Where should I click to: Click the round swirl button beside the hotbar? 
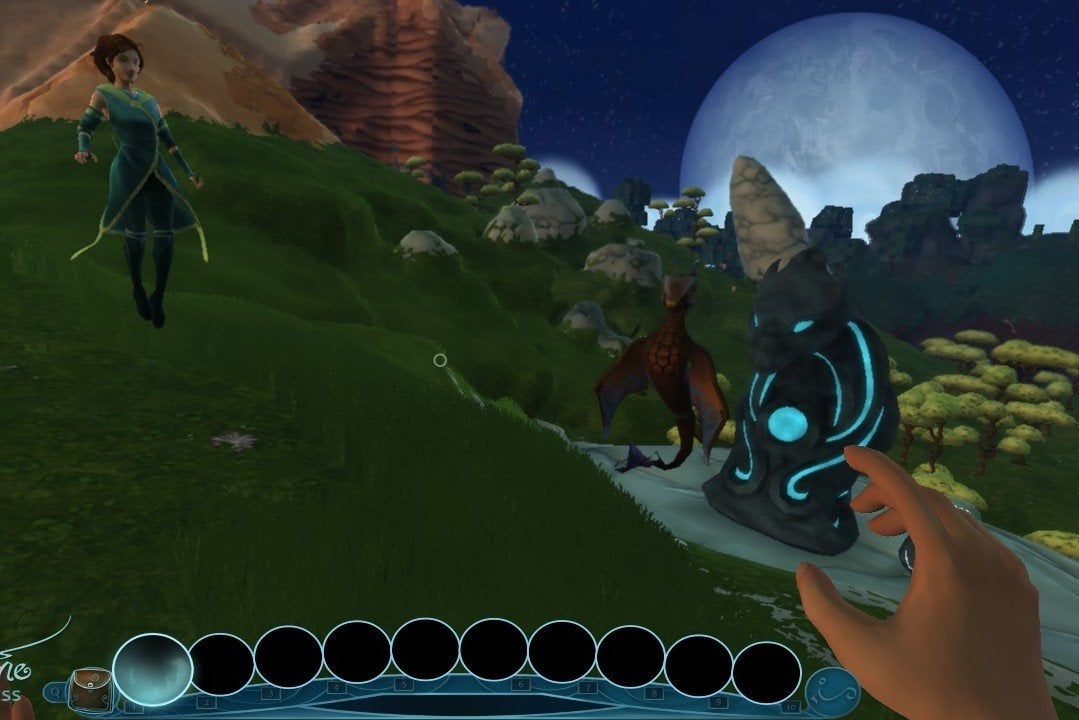[831, 692]
